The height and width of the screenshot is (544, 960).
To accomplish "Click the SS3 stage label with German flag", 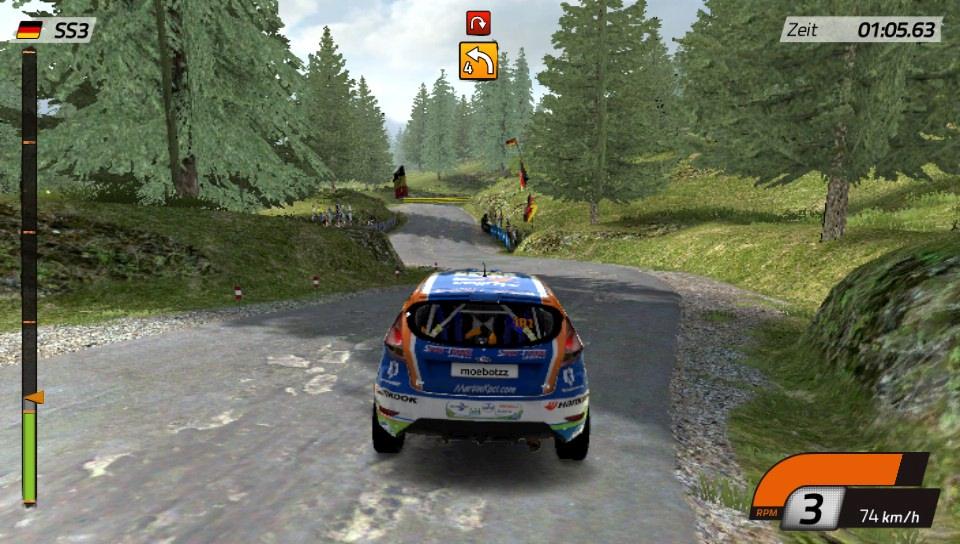I will click(x=55, y=30).
